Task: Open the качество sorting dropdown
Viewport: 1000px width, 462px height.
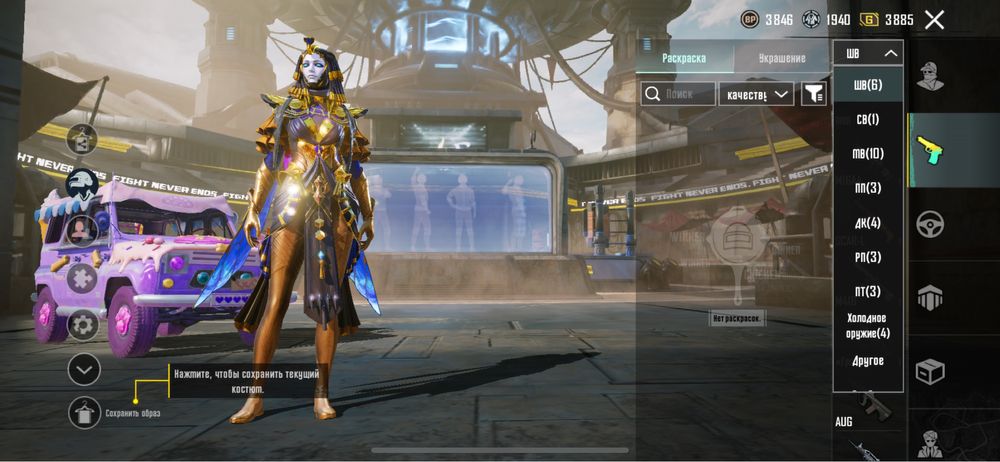Action: click(755, 94)
